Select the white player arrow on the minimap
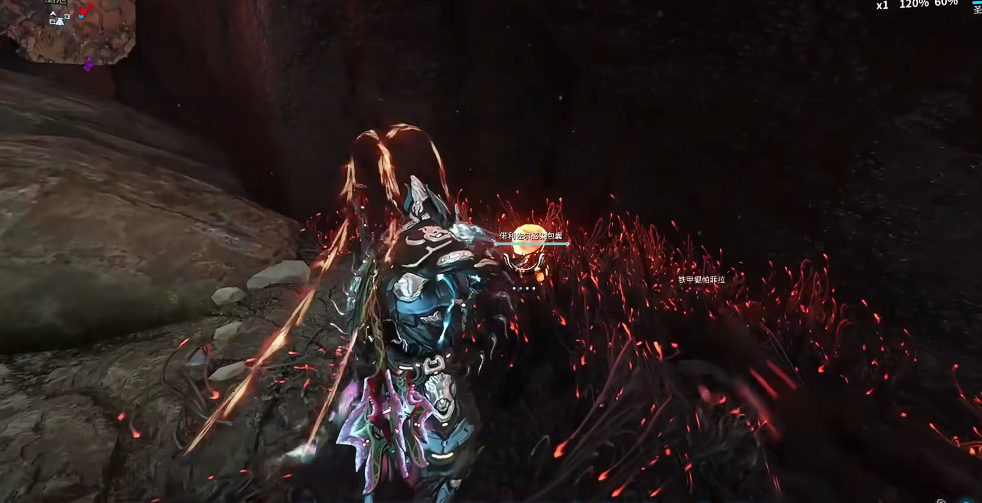Image resolution: width=982 pixels, height=503 pixels. [x=59, y=19]
